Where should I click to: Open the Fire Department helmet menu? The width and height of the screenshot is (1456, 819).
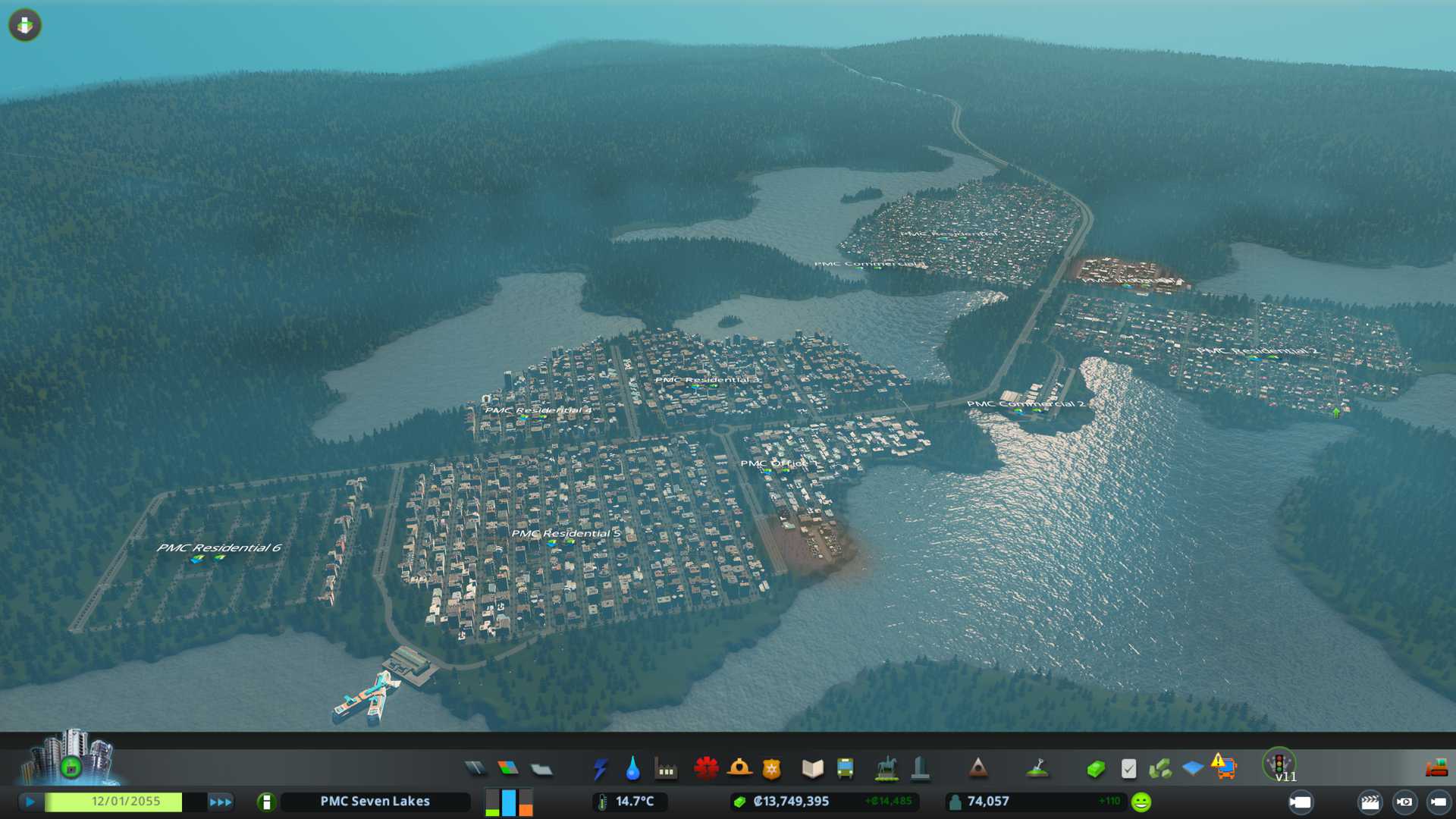coord(739,769)
